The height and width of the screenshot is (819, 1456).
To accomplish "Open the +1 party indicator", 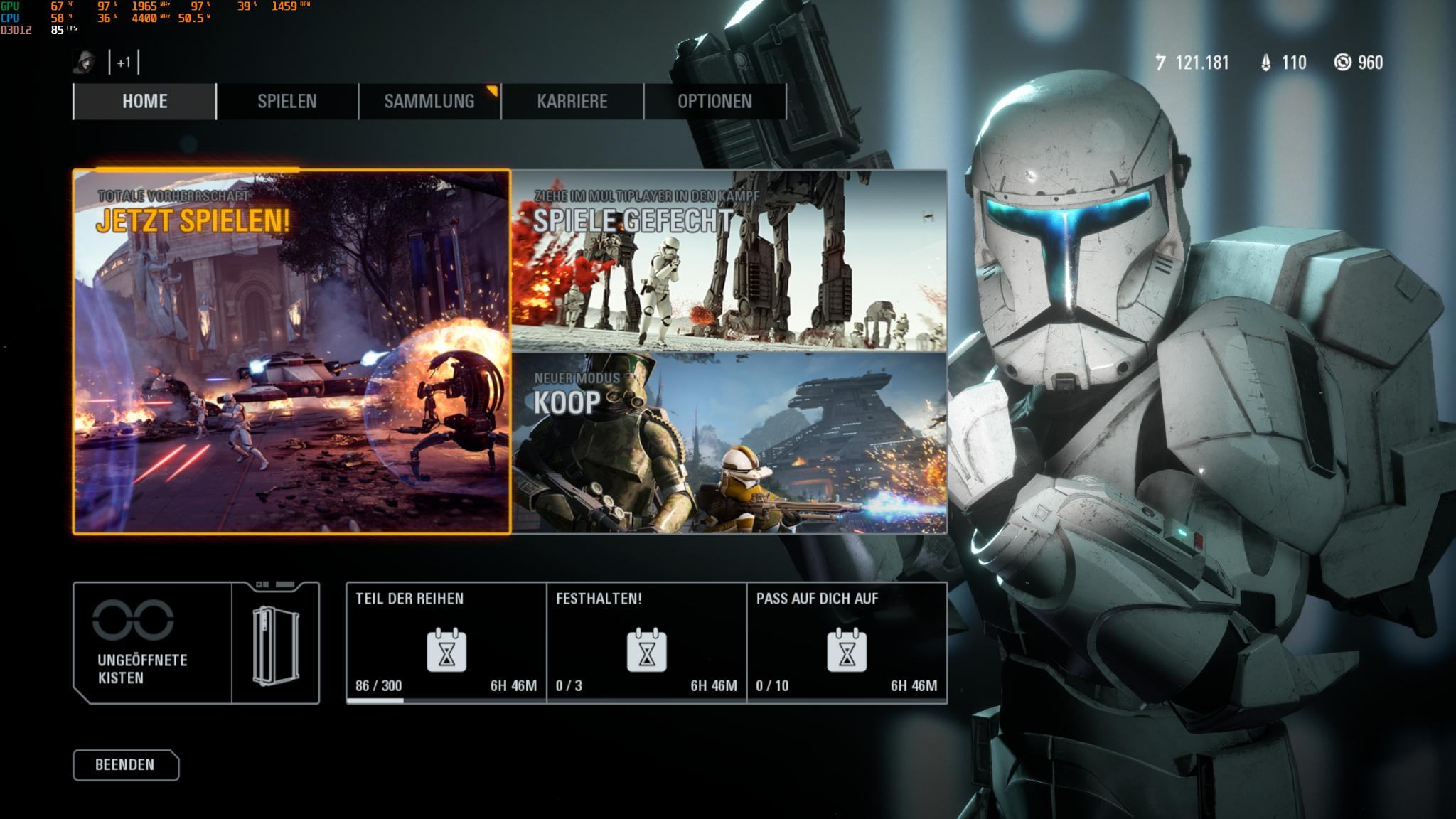I will pyautogui.click(x=124, y=63).
